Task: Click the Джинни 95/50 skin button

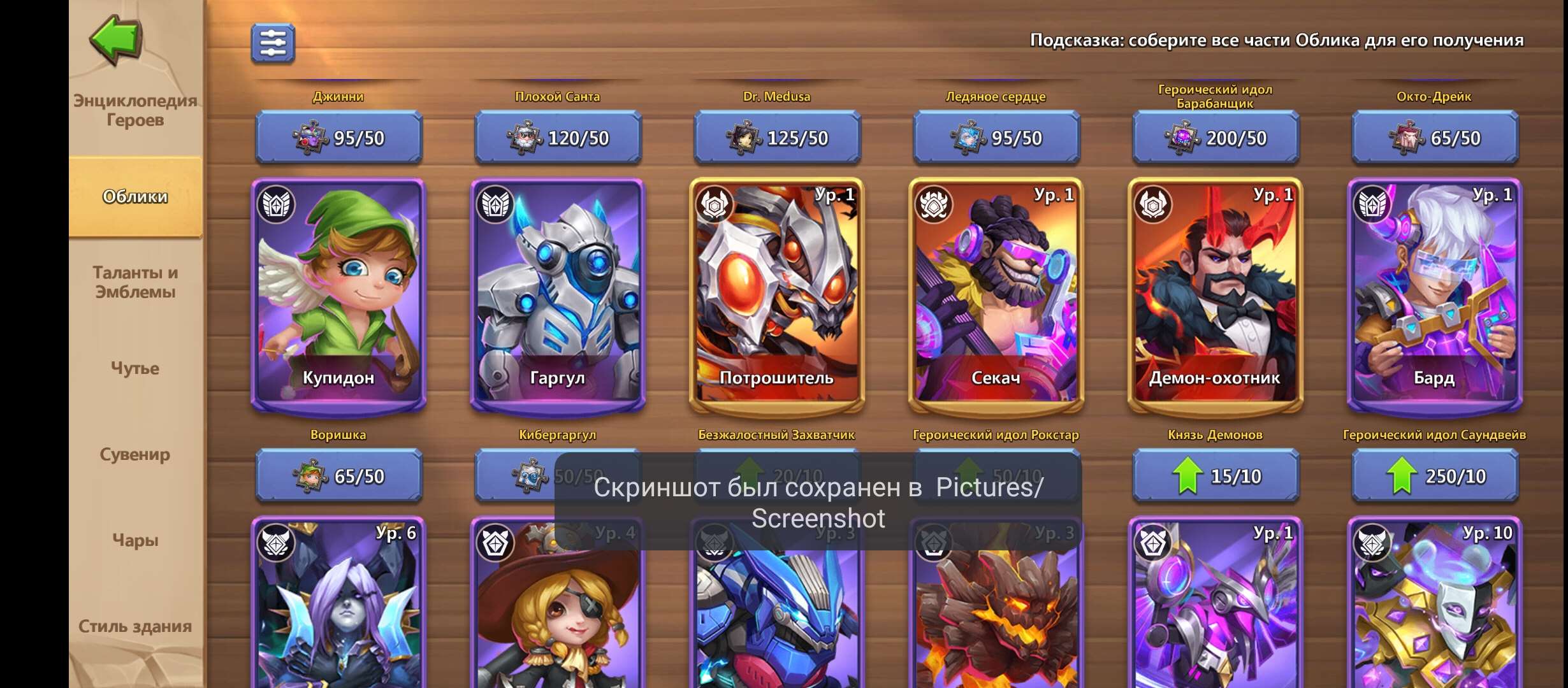Action: 338,138
